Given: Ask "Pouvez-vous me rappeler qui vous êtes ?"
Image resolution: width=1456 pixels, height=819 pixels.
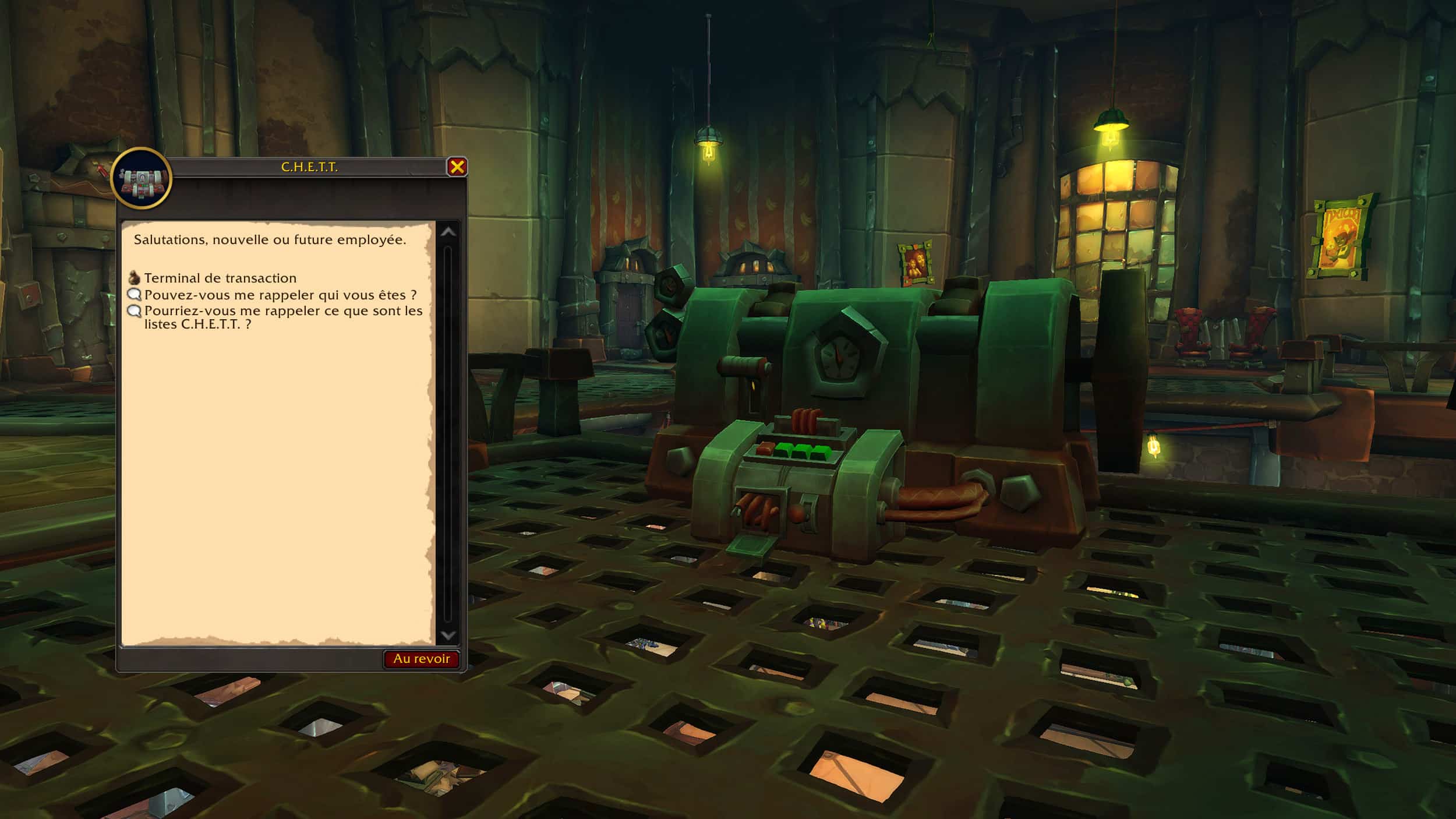Looking at the screenshot, I should coord(280,295).
